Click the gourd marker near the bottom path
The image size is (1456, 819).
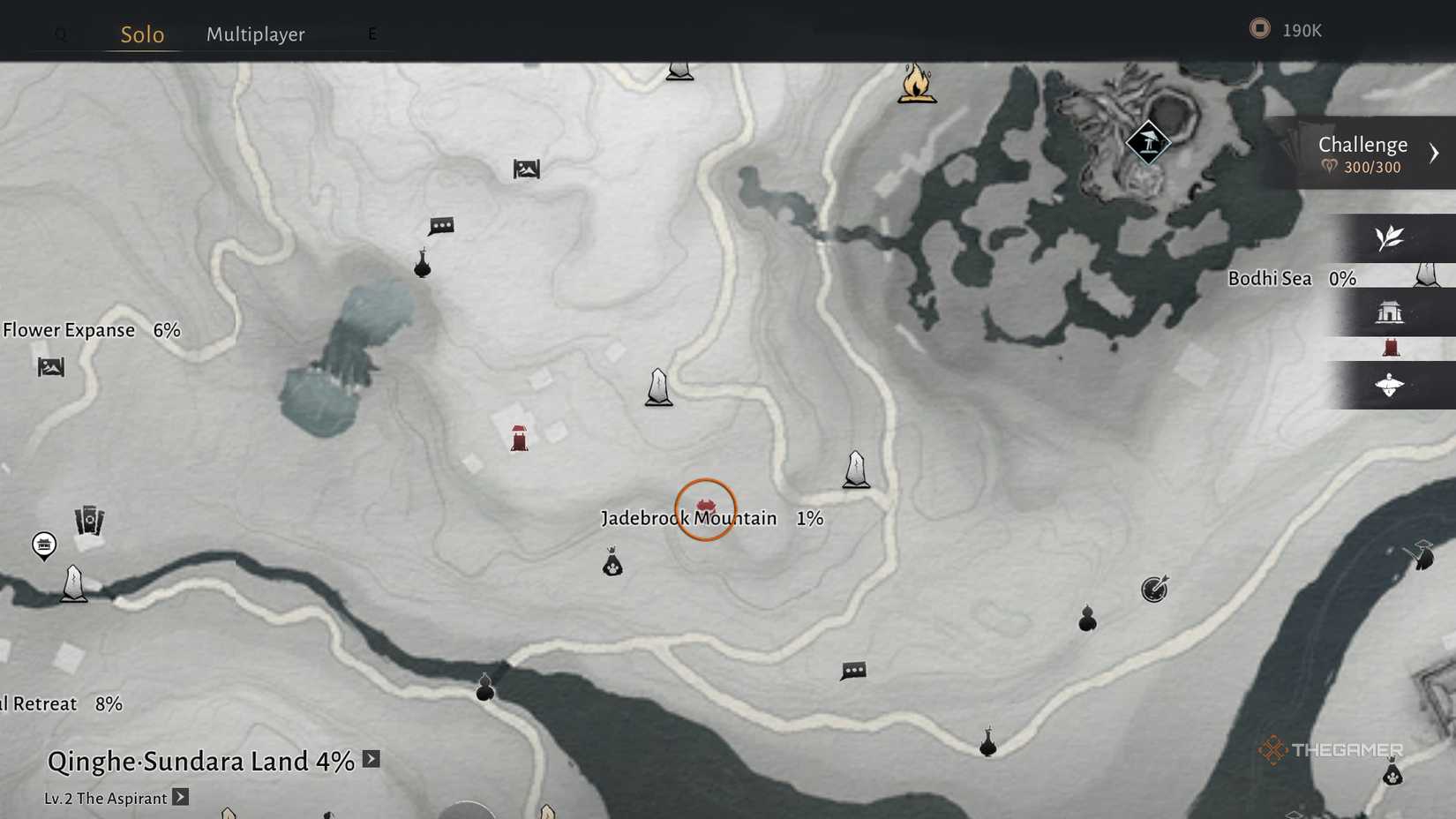click(484, 689)
